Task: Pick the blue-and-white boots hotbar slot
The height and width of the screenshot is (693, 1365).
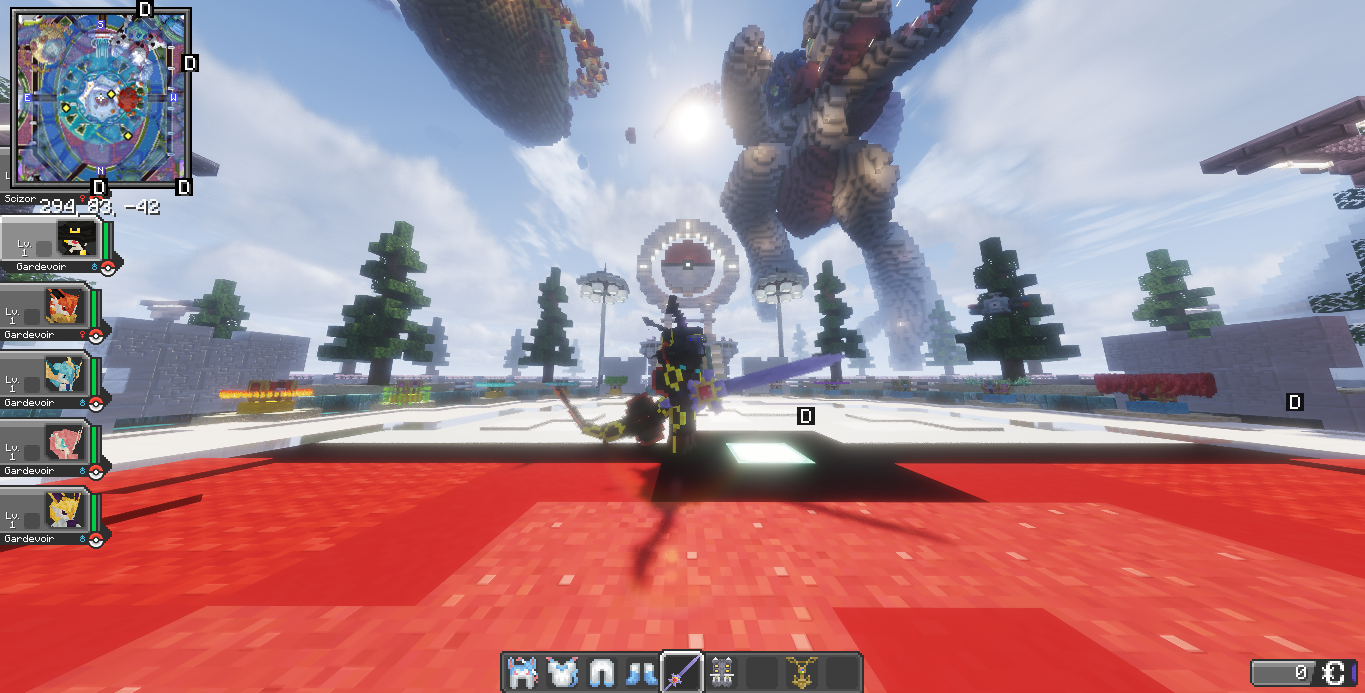Action: tap(641, 672)
